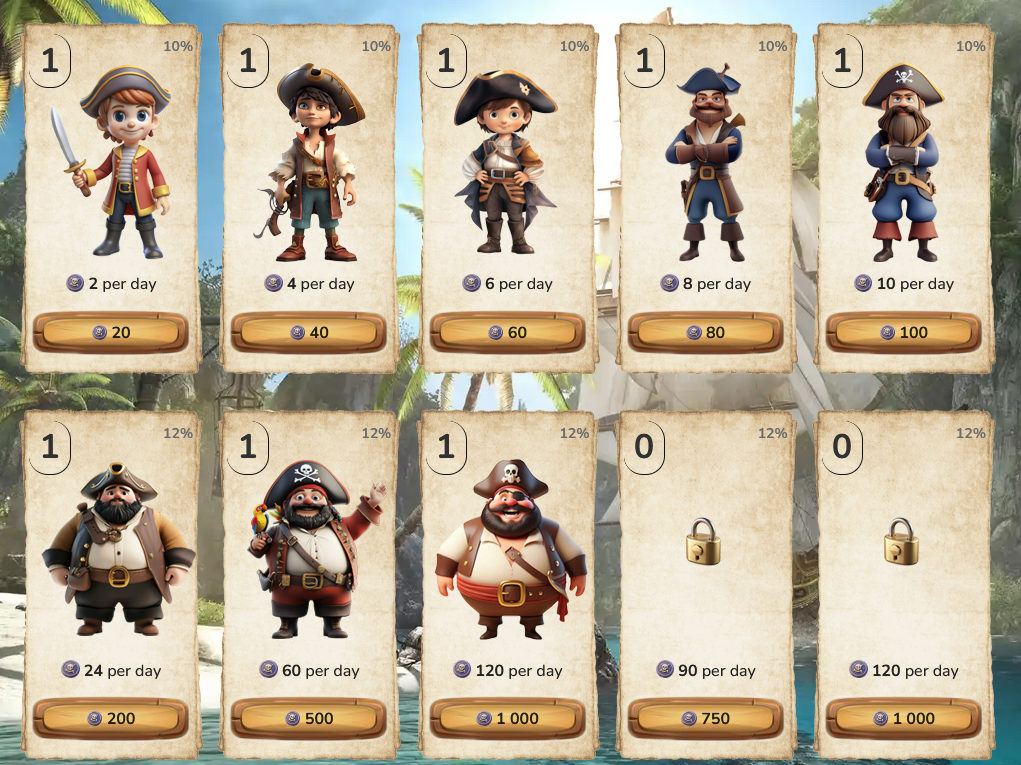The width and height of the screenshot is (1021, 765).
Task: Click the padlock on the 90 per day card
Action: tap(704, 541)
